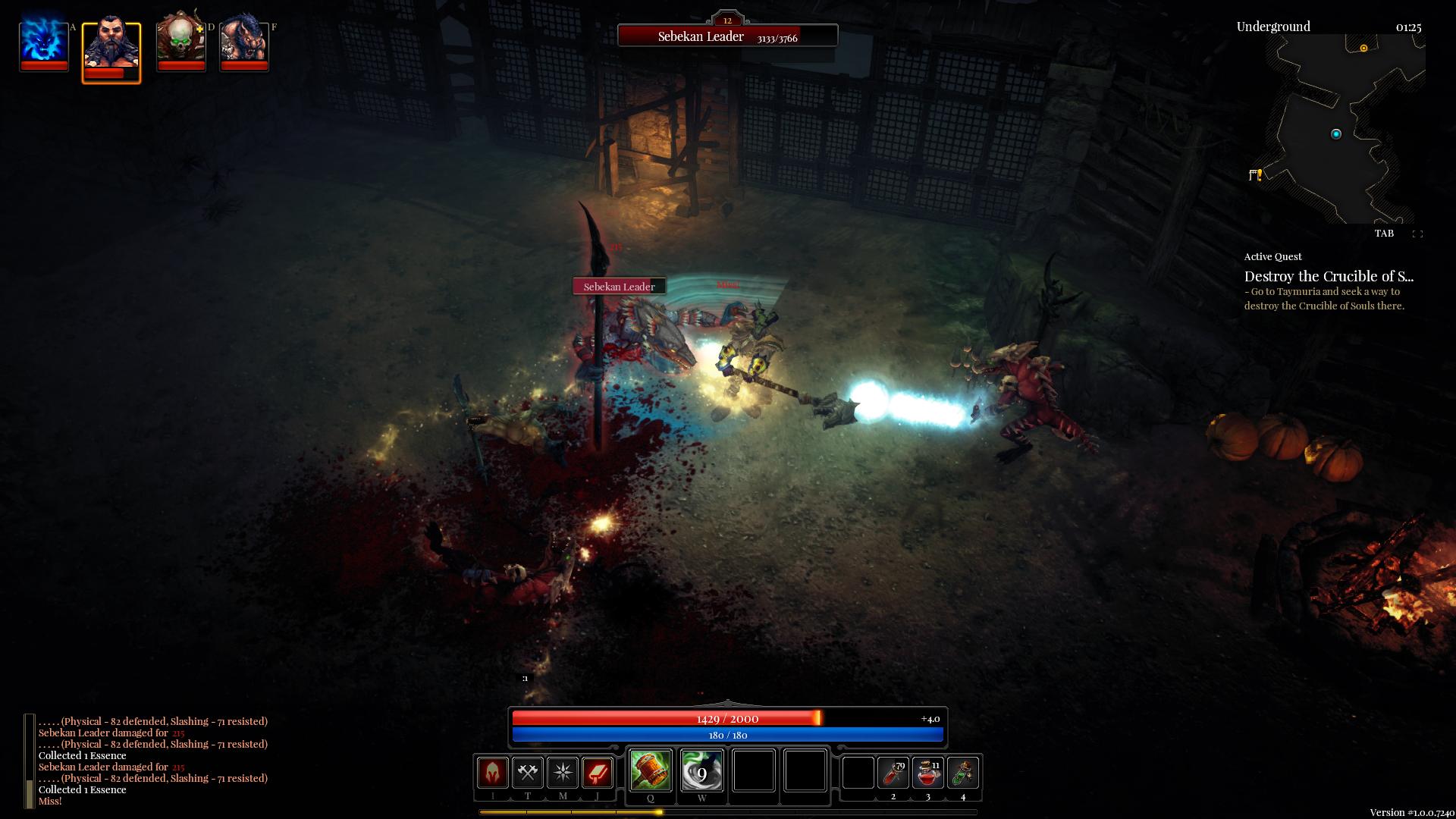
Task: Expand the minimap with the fullscreen icon
Action: (x=1417, y=234)
